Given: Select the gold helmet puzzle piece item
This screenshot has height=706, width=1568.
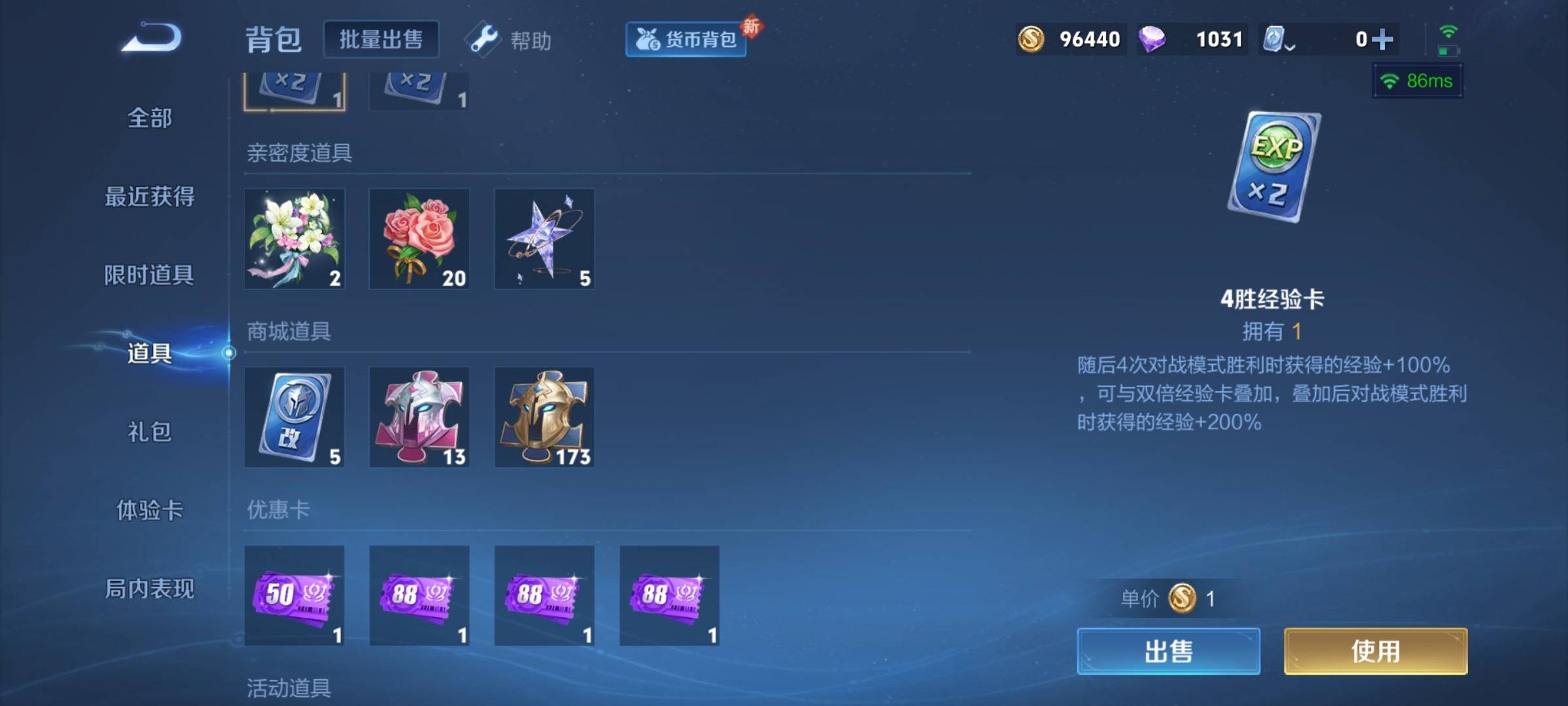Looking at the screenshot, I should [544, 417].
